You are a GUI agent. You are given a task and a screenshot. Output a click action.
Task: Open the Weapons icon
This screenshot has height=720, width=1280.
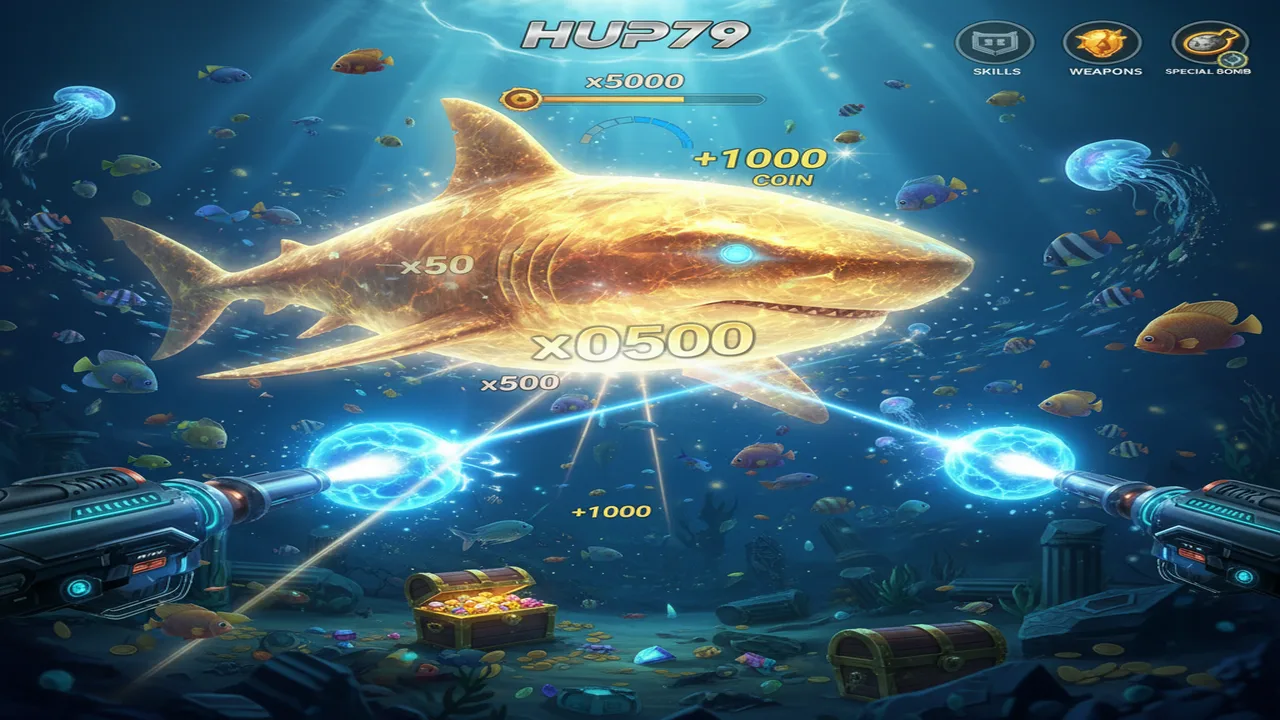1101,44
